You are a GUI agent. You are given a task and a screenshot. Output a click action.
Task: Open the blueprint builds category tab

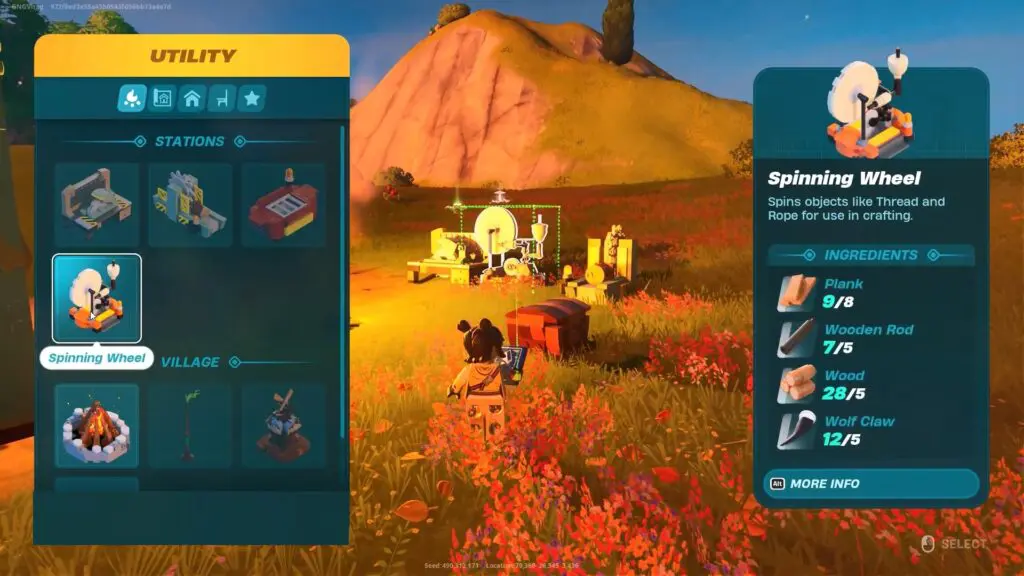pos(162,98)
